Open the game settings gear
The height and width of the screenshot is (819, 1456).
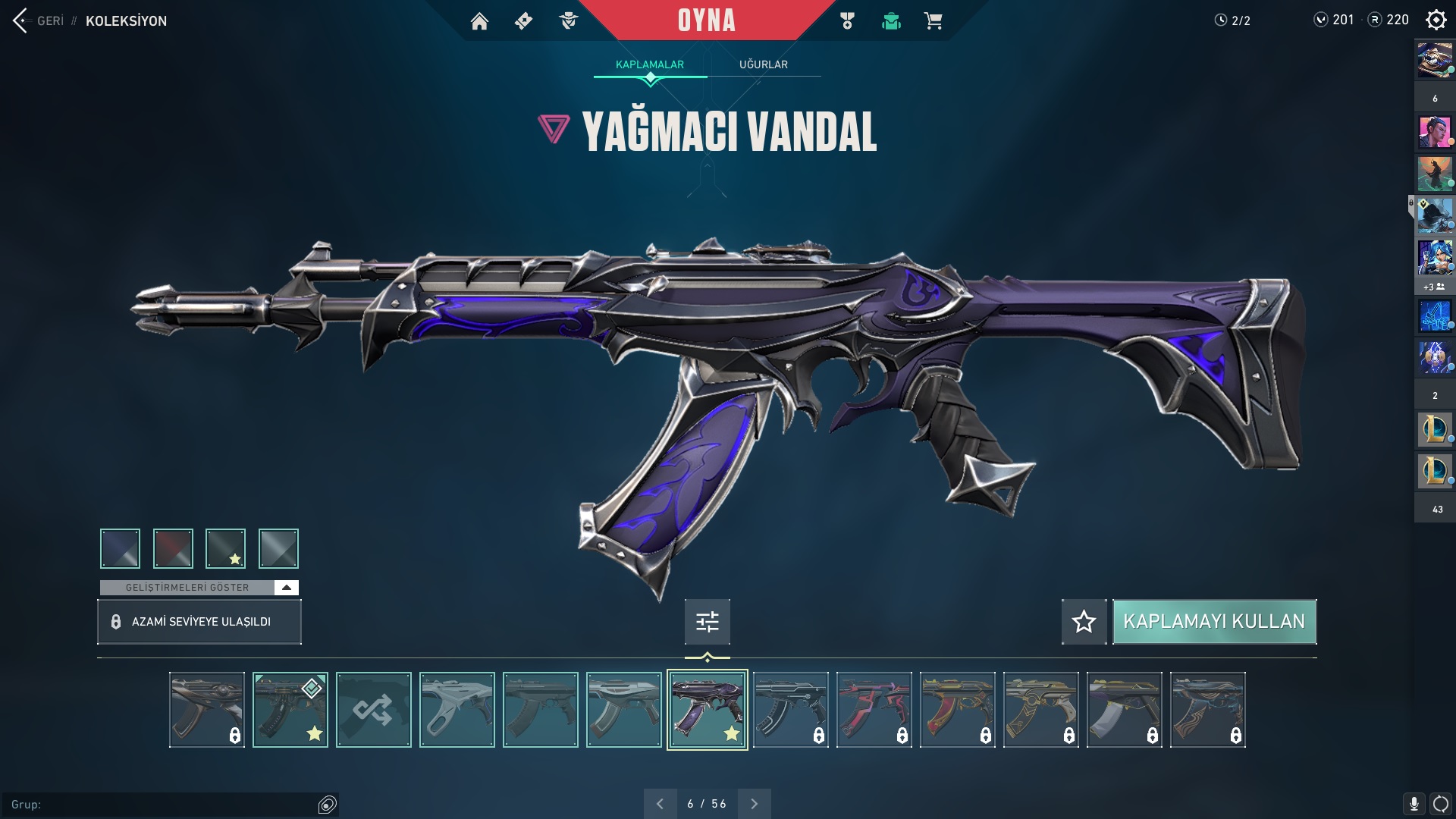1436,21
